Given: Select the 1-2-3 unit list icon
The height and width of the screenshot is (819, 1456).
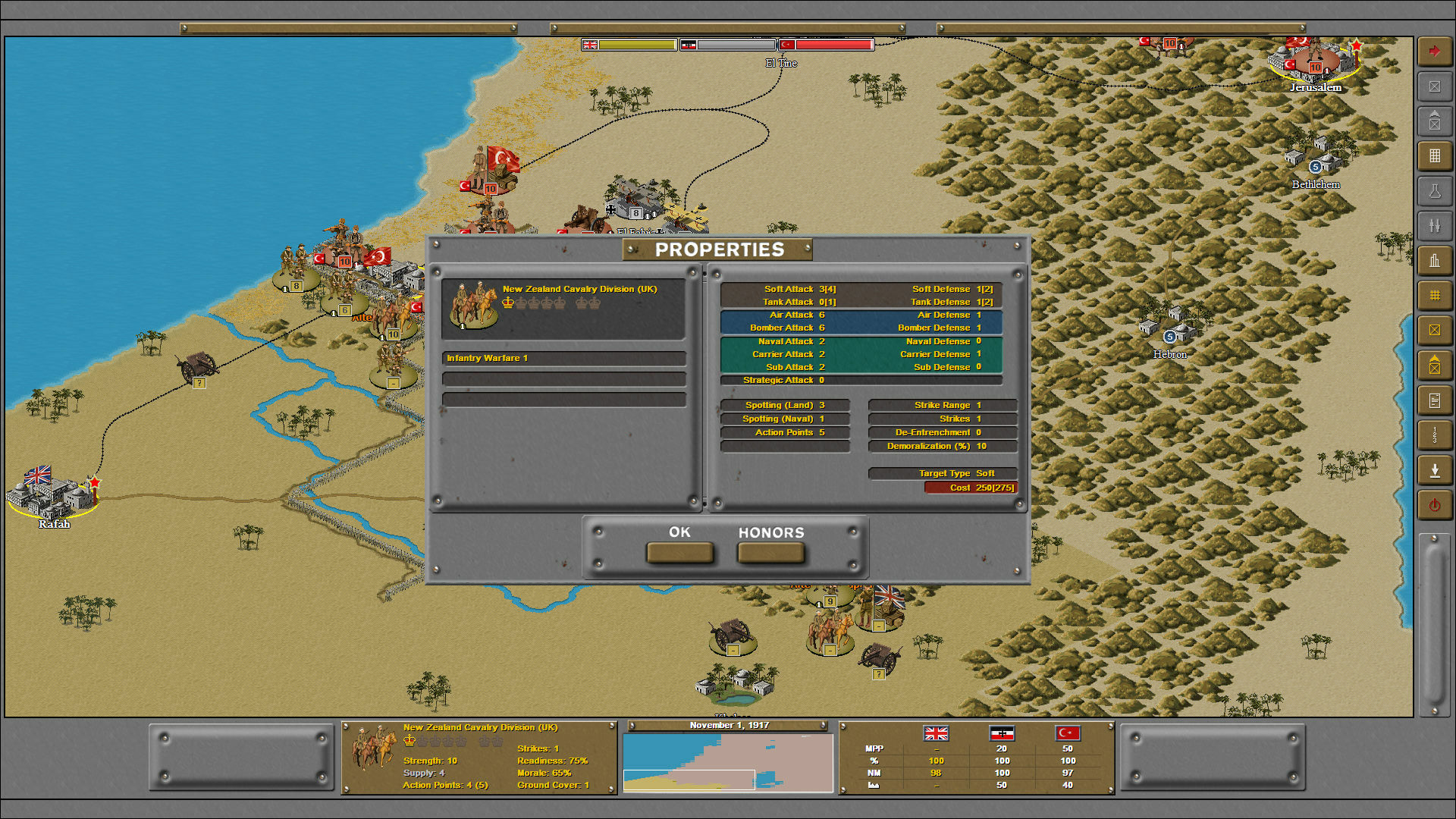Looking at the screenshot, I should click(1435, 435).
